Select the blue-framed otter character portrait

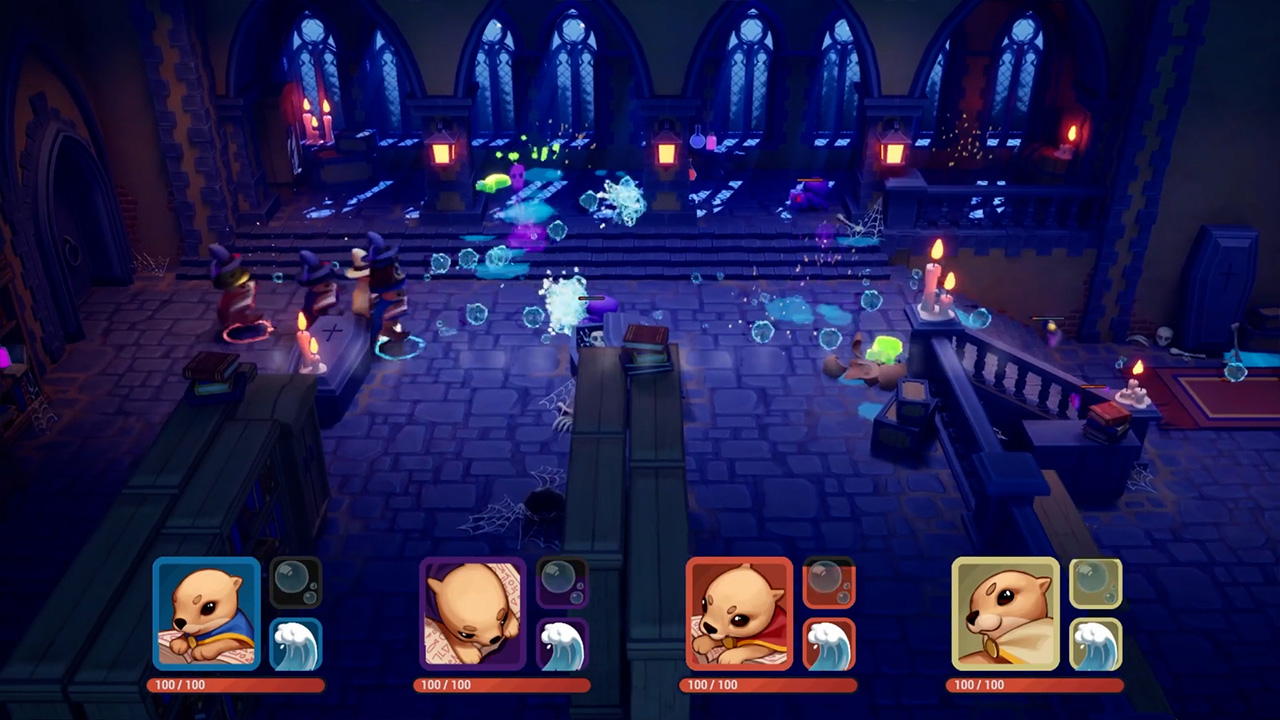pos(207,613)
